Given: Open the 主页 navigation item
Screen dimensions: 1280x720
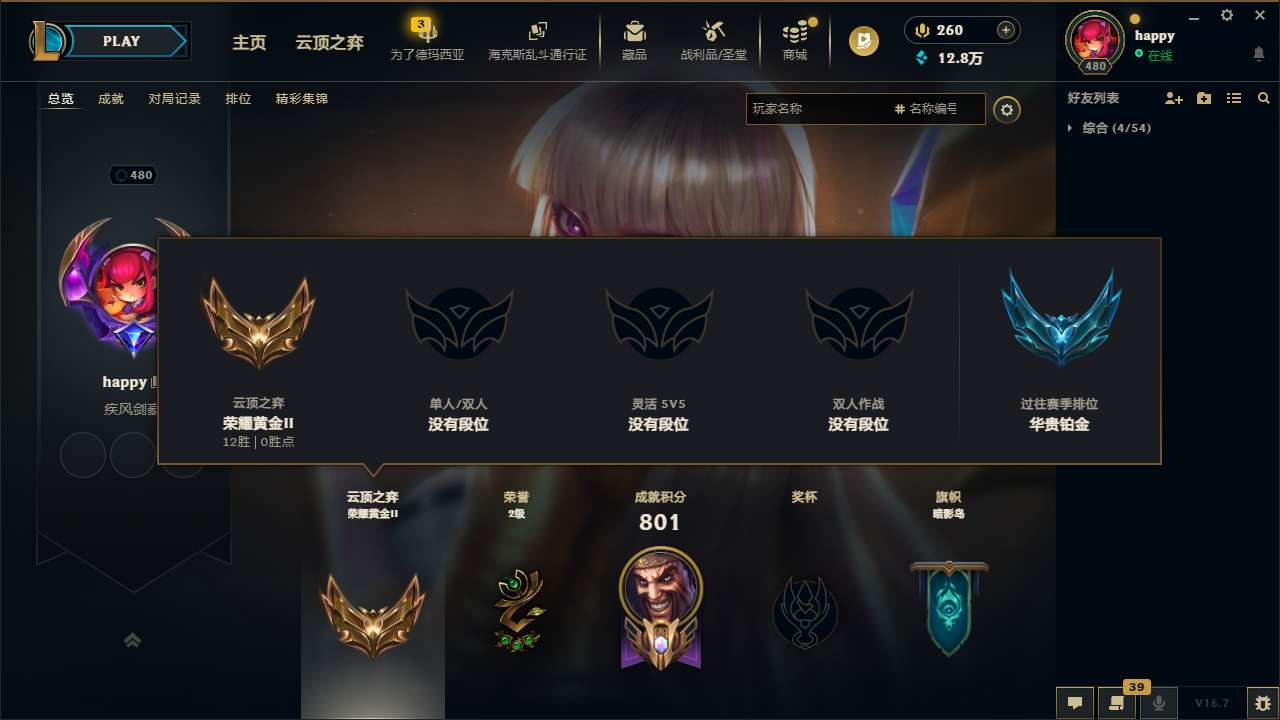Looking at the screenshot, I should (x=249, y=43).
